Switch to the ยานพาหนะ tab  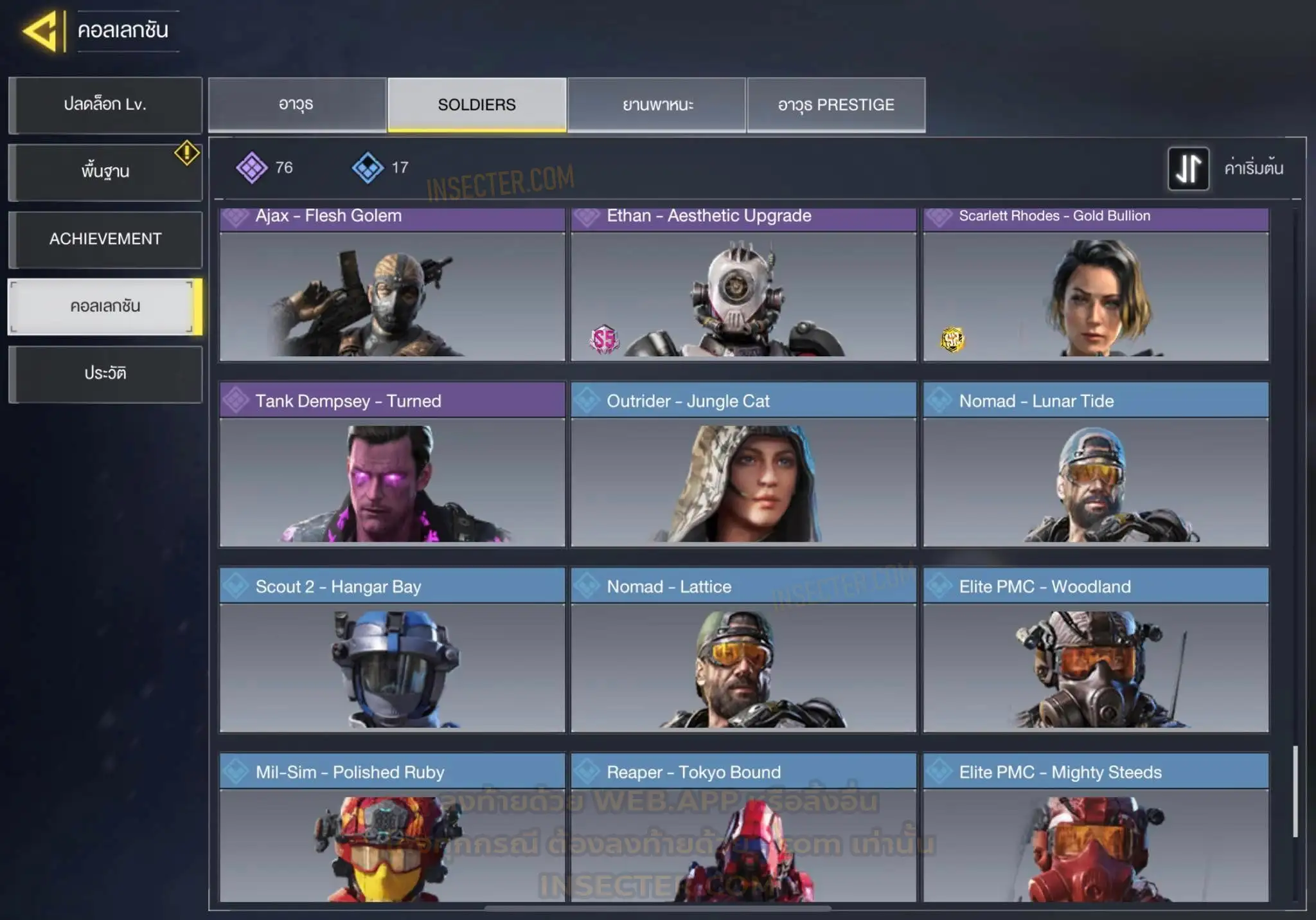[657, 105]
